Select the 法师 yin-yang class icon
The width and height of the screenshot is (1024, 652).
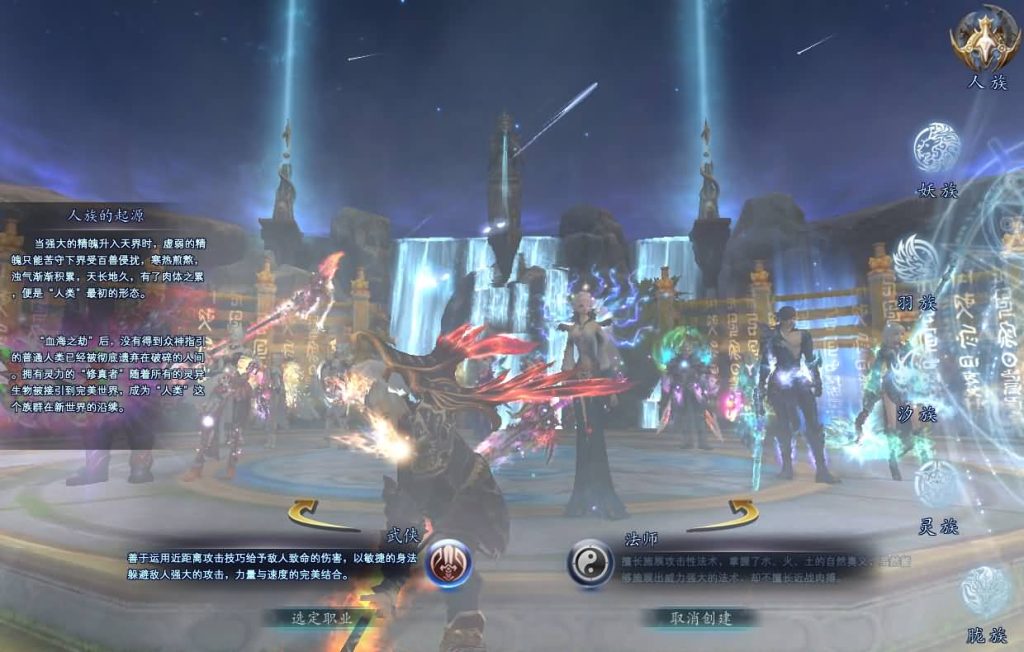pos(590,563)
